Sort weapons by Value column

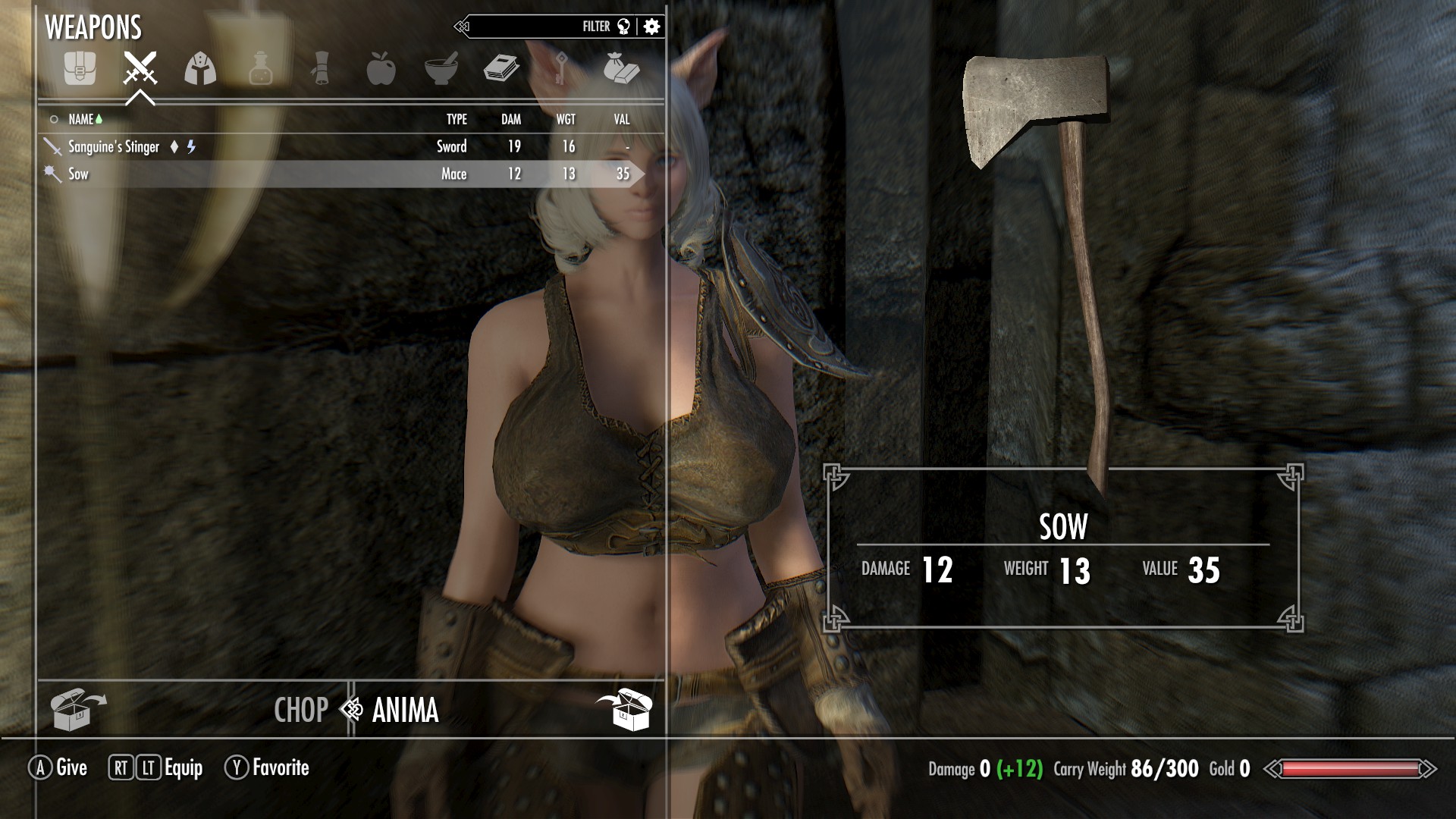[622, 119]
